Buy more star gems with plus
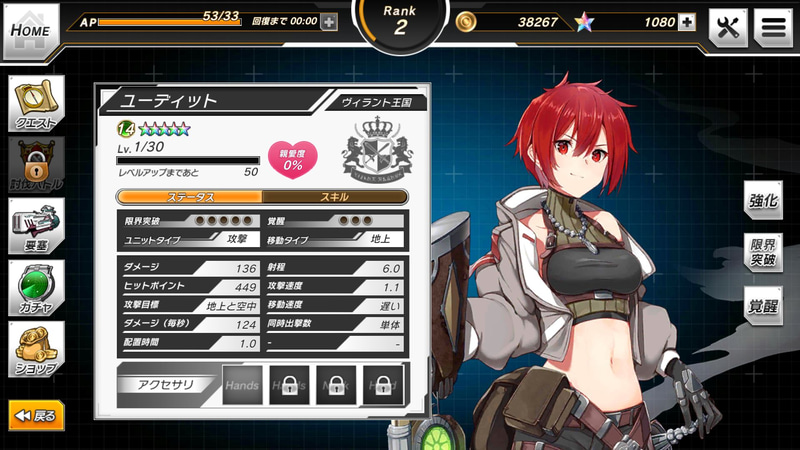Image resolution: width=800 pixels, height=450 pixels. 686,22
